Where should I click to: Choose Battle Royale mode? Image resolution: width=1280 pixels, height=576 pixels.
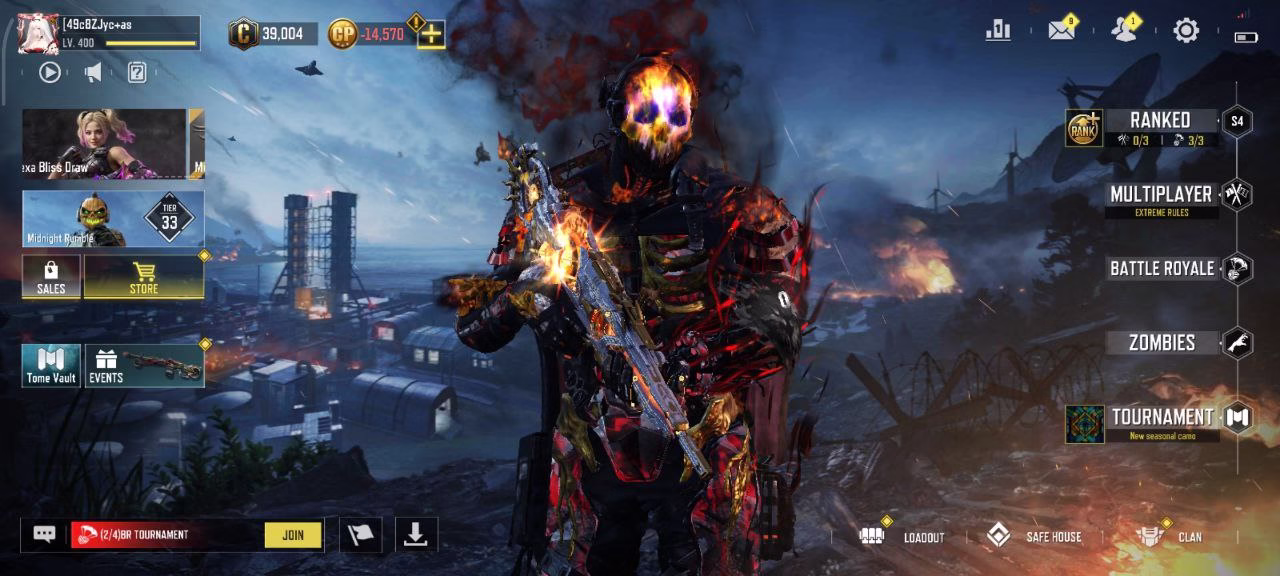1162,268
